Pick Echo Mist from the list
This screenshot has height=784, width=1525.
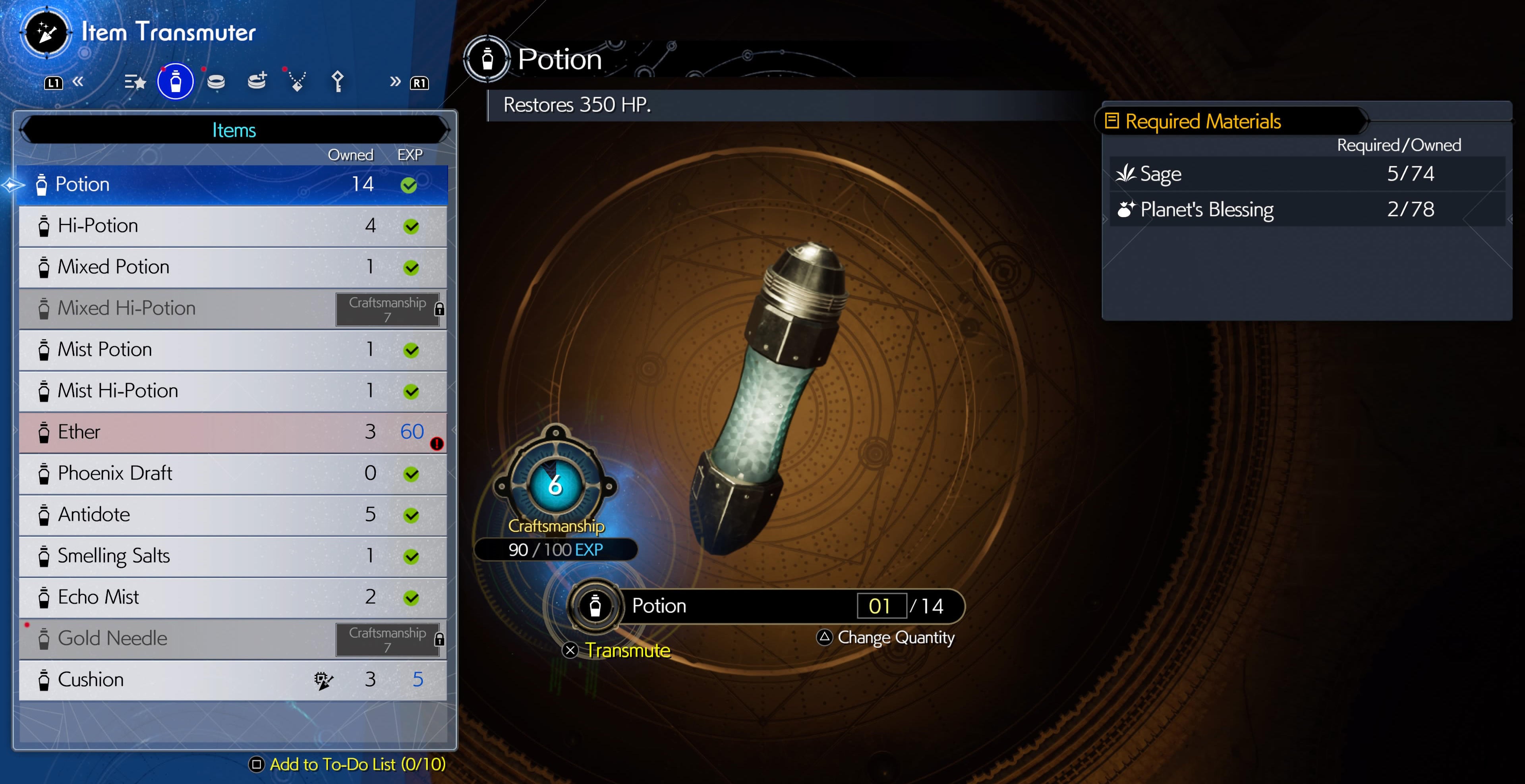[232, 598]
